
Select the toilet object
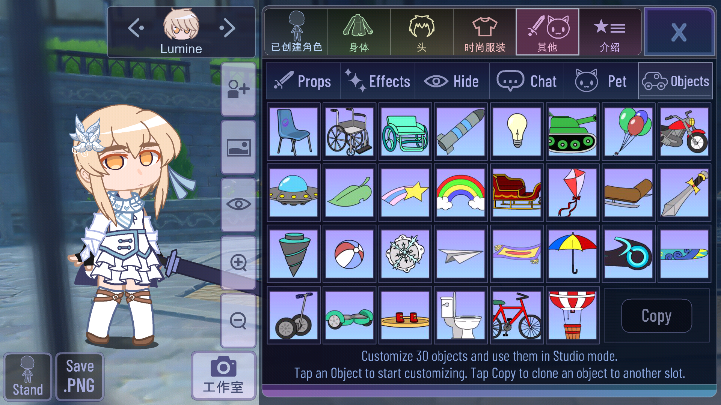461,315
